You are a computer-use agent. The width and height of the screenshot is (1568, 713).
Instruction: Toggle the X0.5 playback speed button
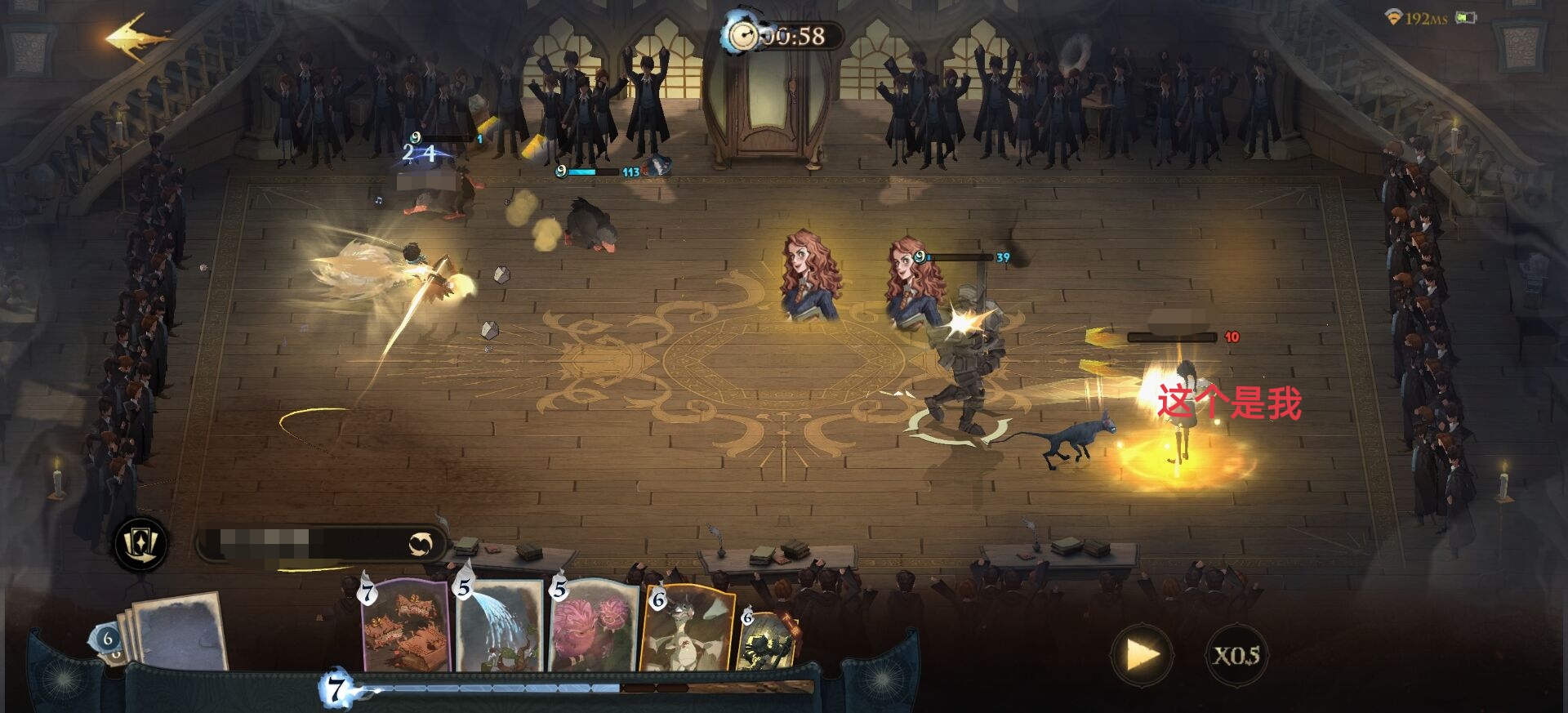(x=1236, y=655)
